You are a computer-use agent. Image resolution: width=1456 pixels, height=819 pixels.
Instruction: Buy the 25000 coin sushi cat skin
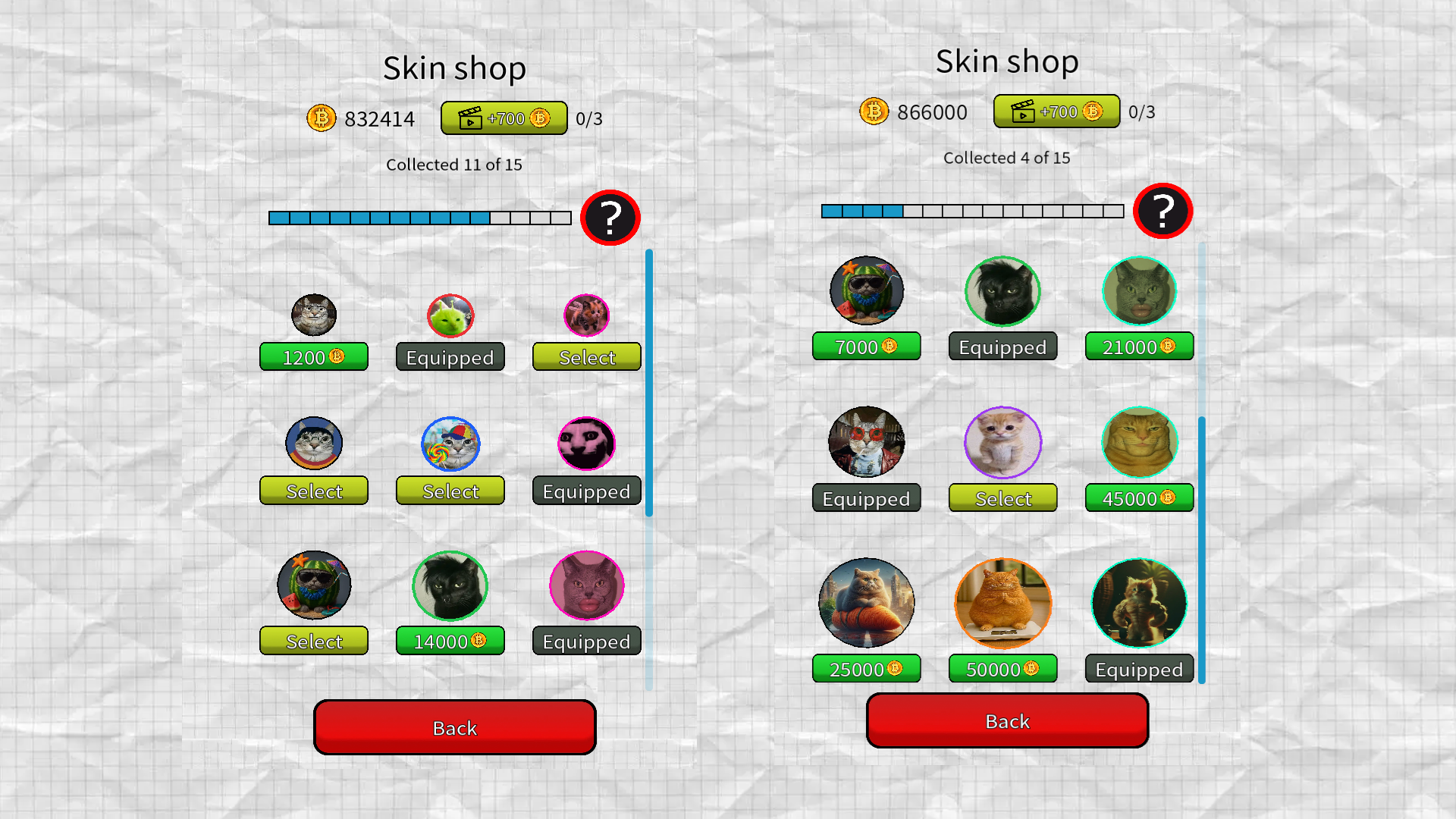865,668
